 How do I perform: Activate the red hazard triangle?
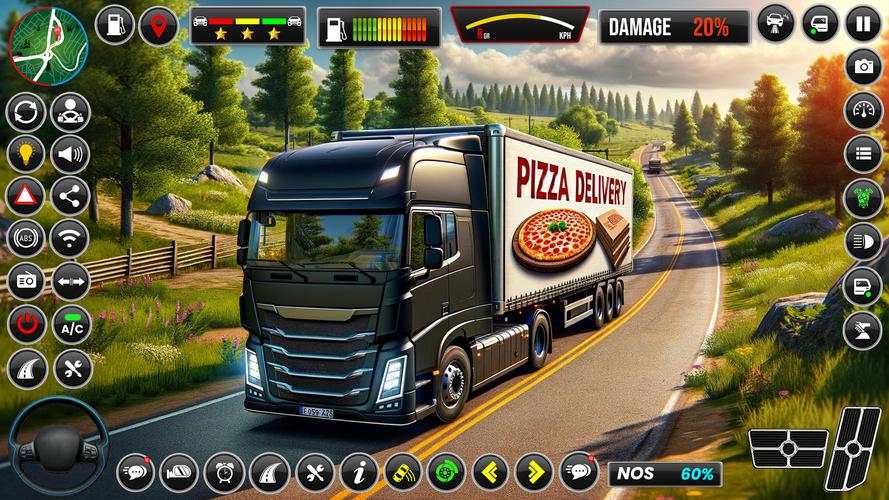(26, 196)
